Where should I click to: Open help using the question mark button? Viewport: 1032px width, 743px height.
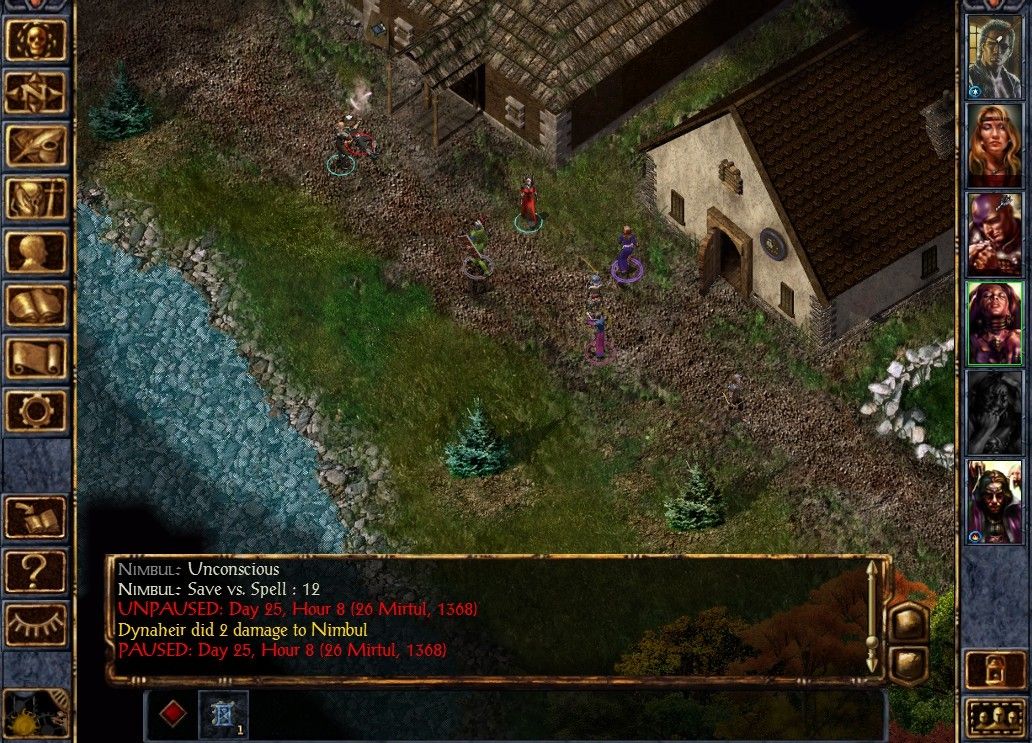(36, 571)
